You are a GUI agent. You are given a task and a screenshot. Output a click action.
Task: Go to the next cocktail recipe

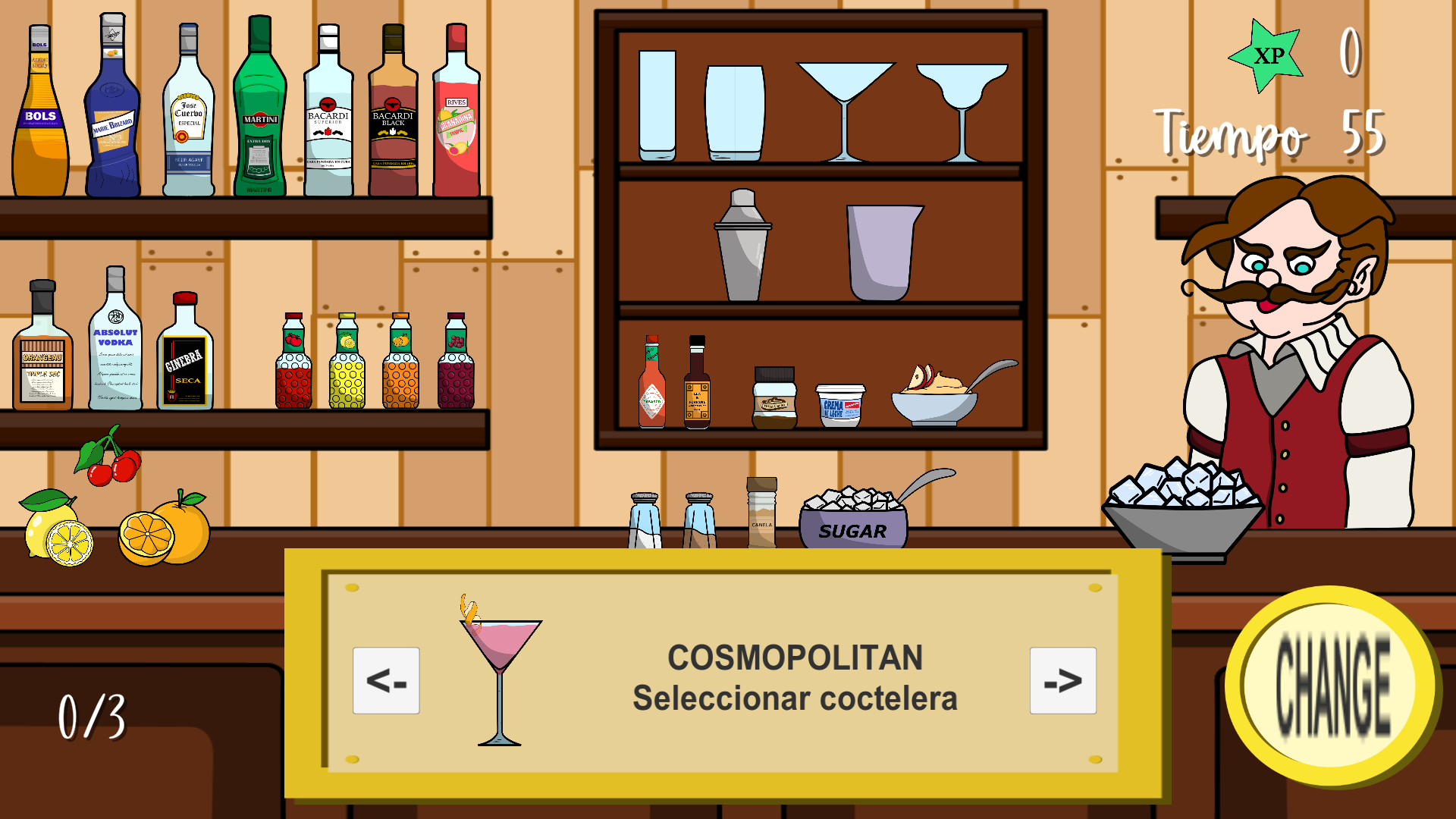(1063, 681)
